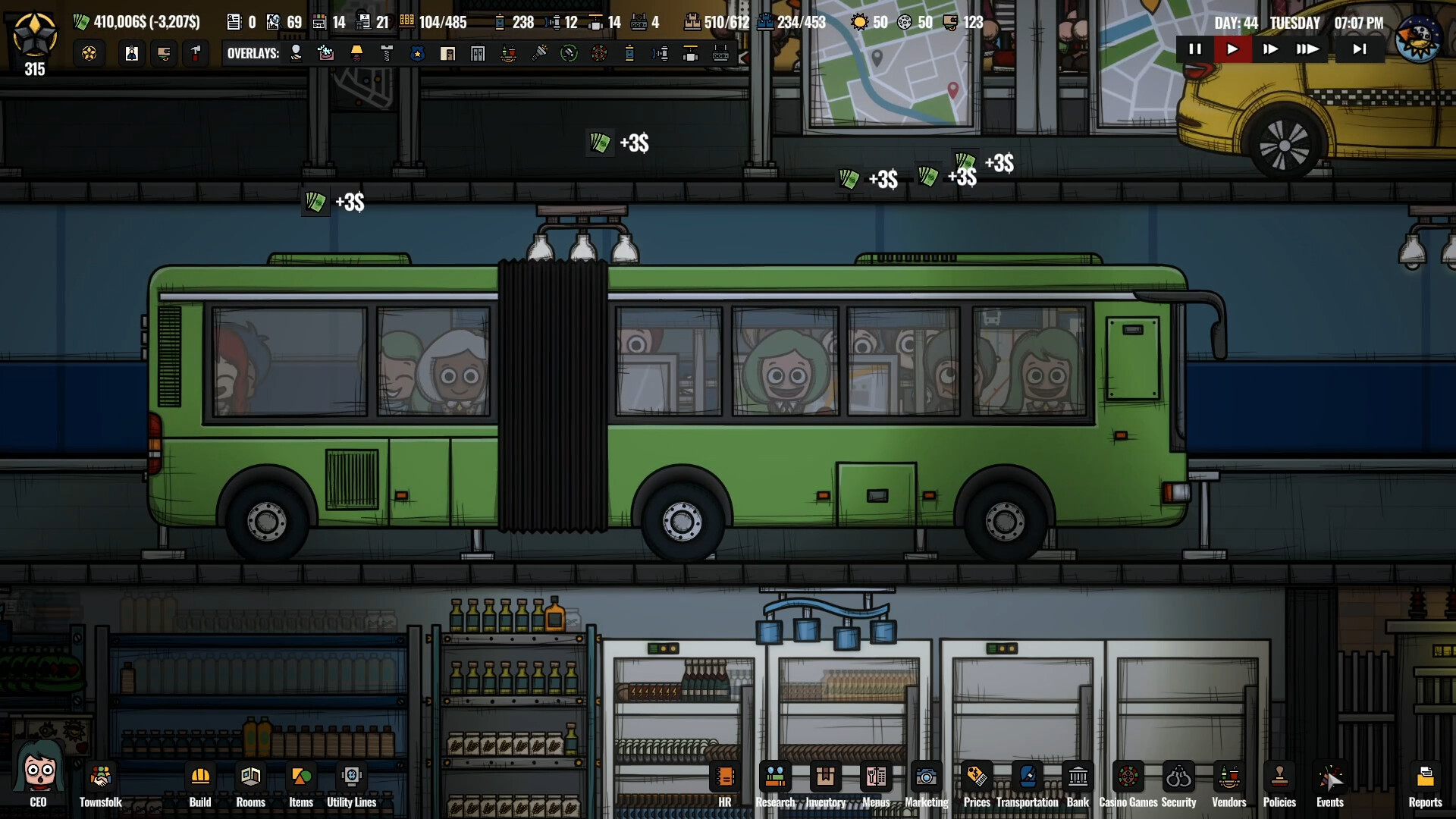Open the Casino Games panel
This screenshot has height=819, width=1456.
click(1128, 777)
